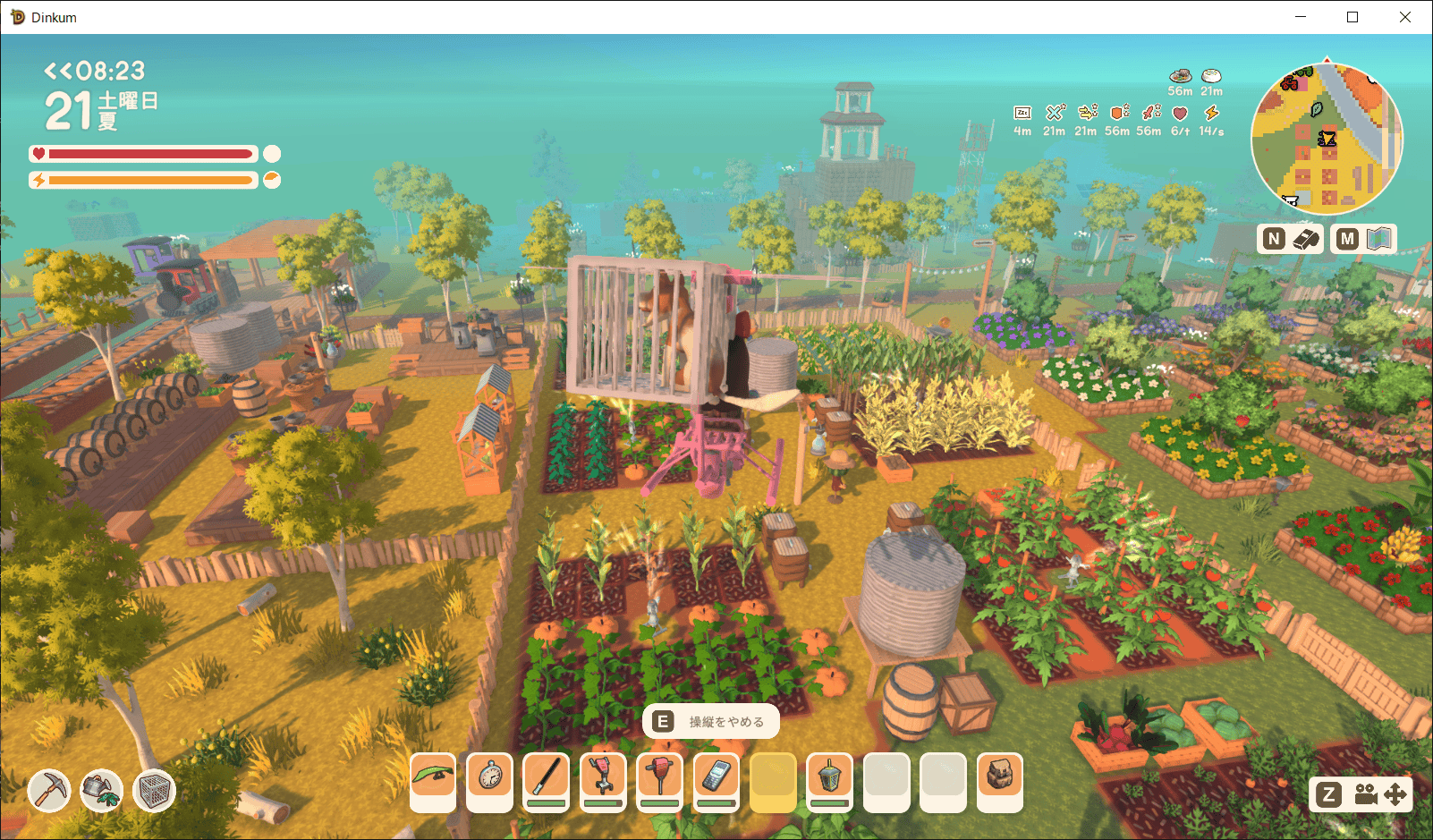
Task: Close the Dinkum window
Action: point(1405,17)
